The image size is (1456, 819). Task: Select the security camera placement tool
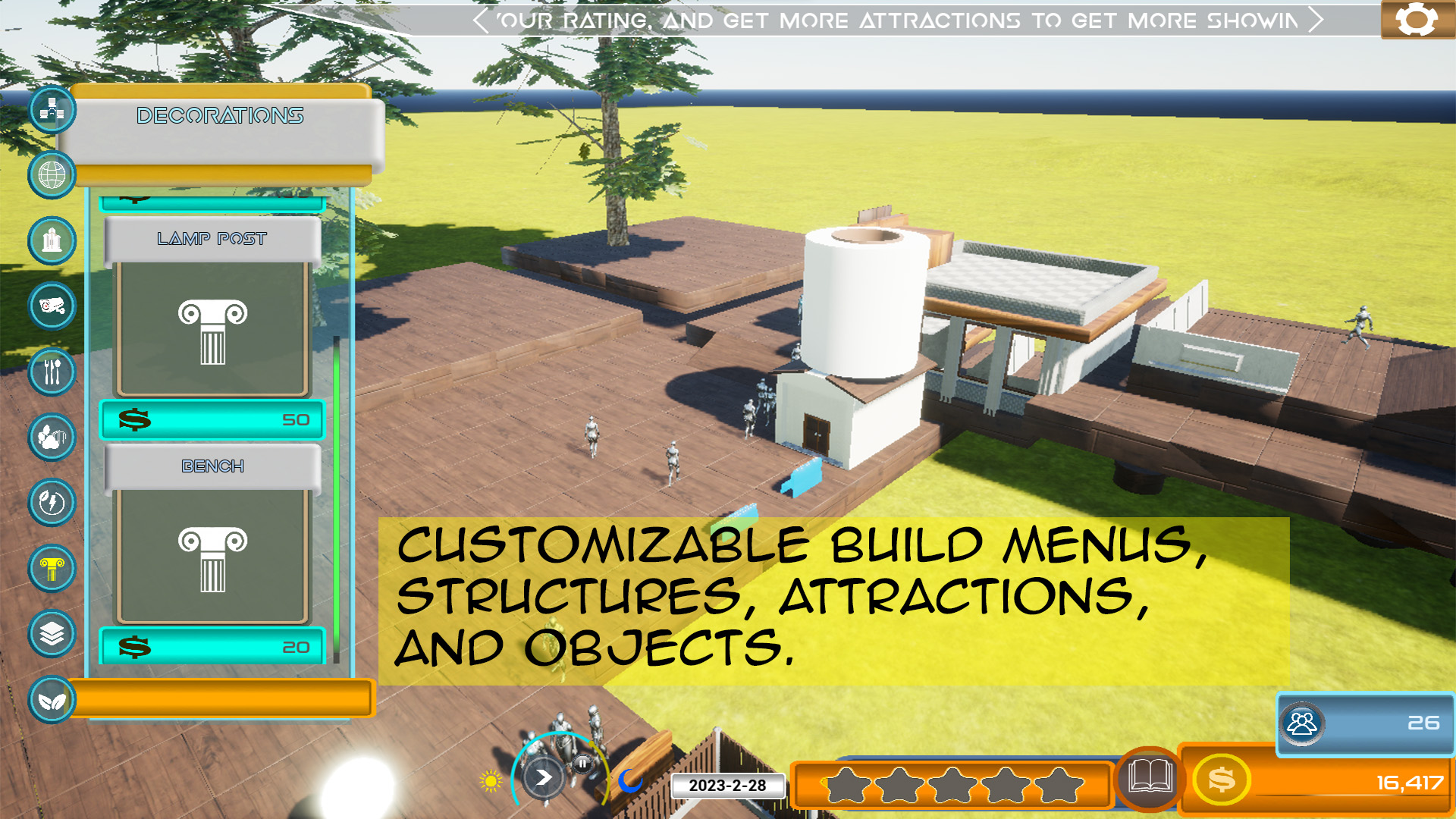[x=52, y=306]
